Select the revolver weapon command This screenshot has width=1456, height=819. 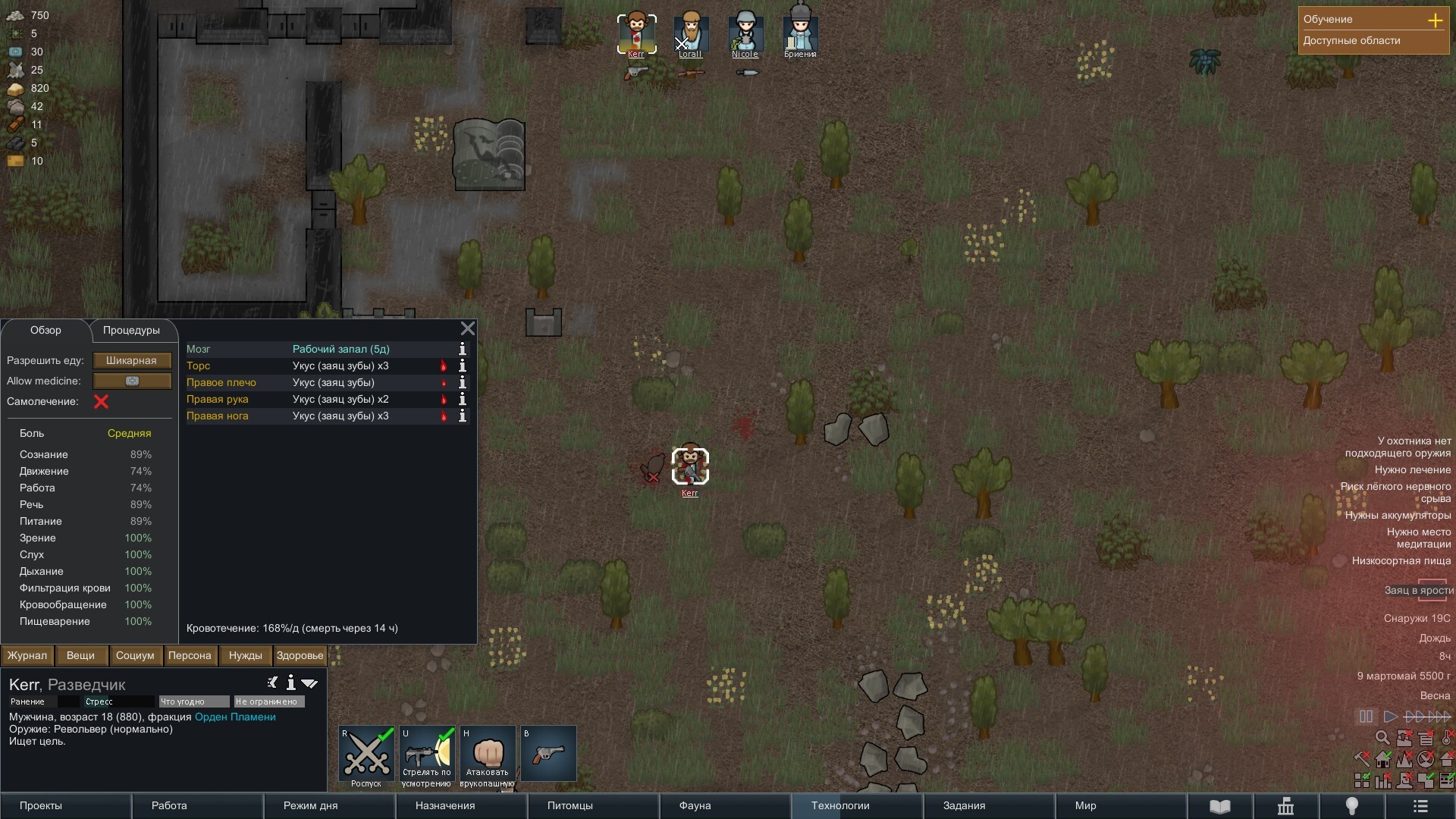pos(548,754)
